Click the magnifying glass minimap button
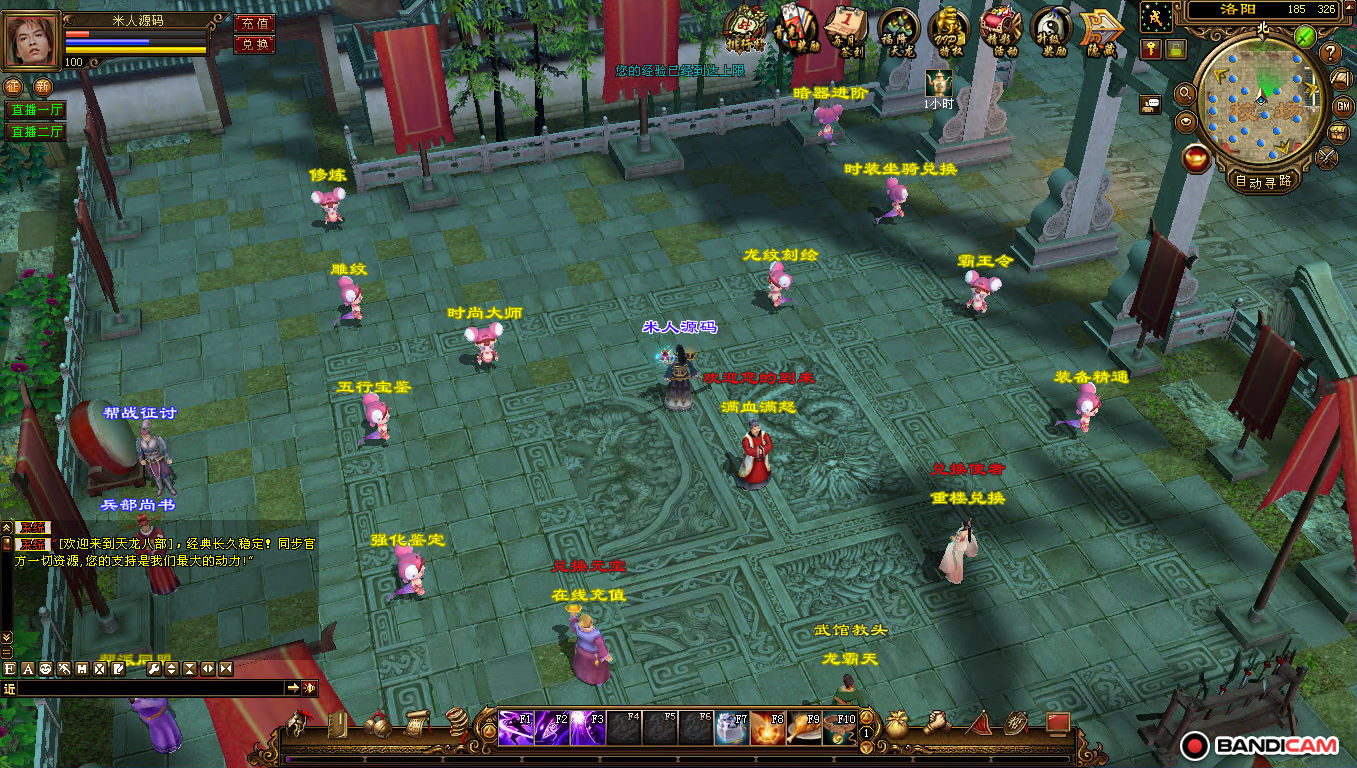1357x768 pixels. [x=1186, y=94]
